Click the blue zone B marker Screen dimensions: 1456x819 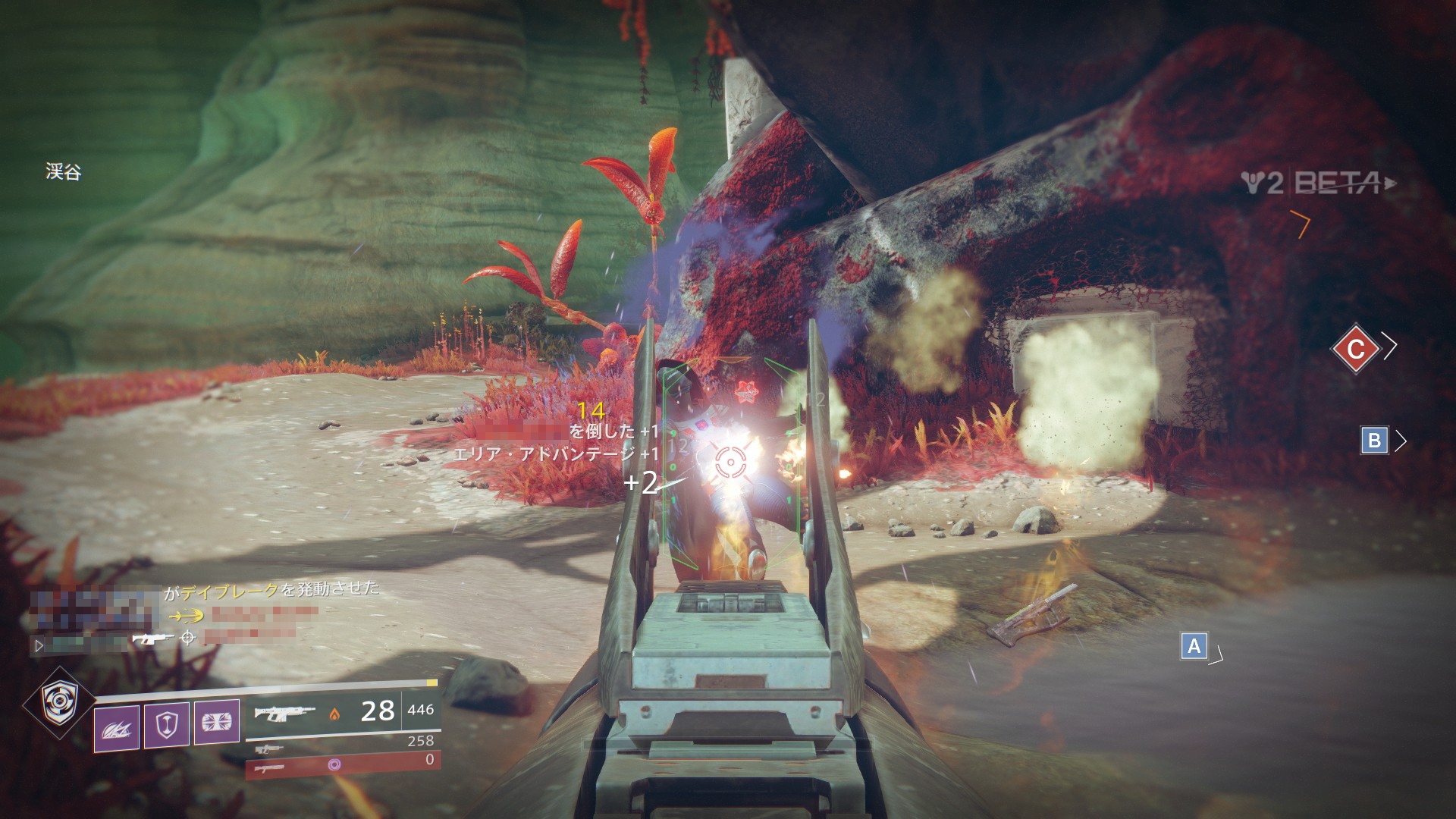point(1373,441)
